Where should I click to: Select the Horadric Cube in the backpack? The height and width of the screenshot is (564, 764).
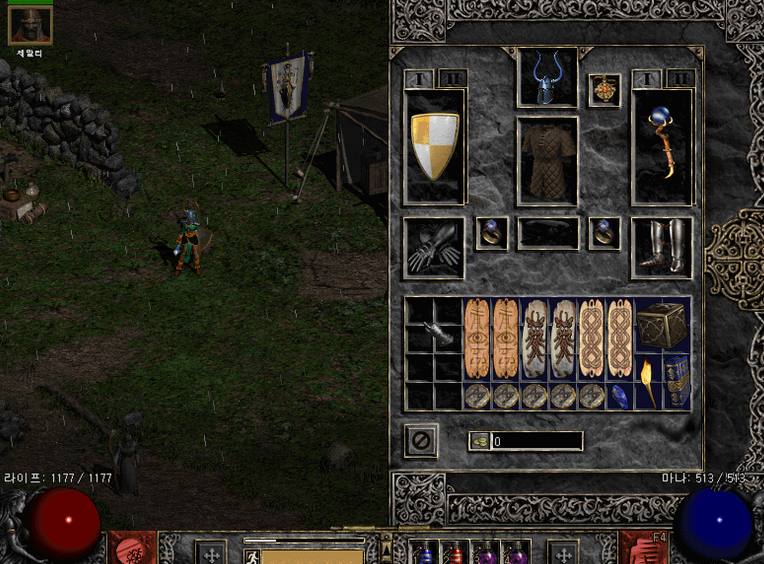(x=661, y=324)
